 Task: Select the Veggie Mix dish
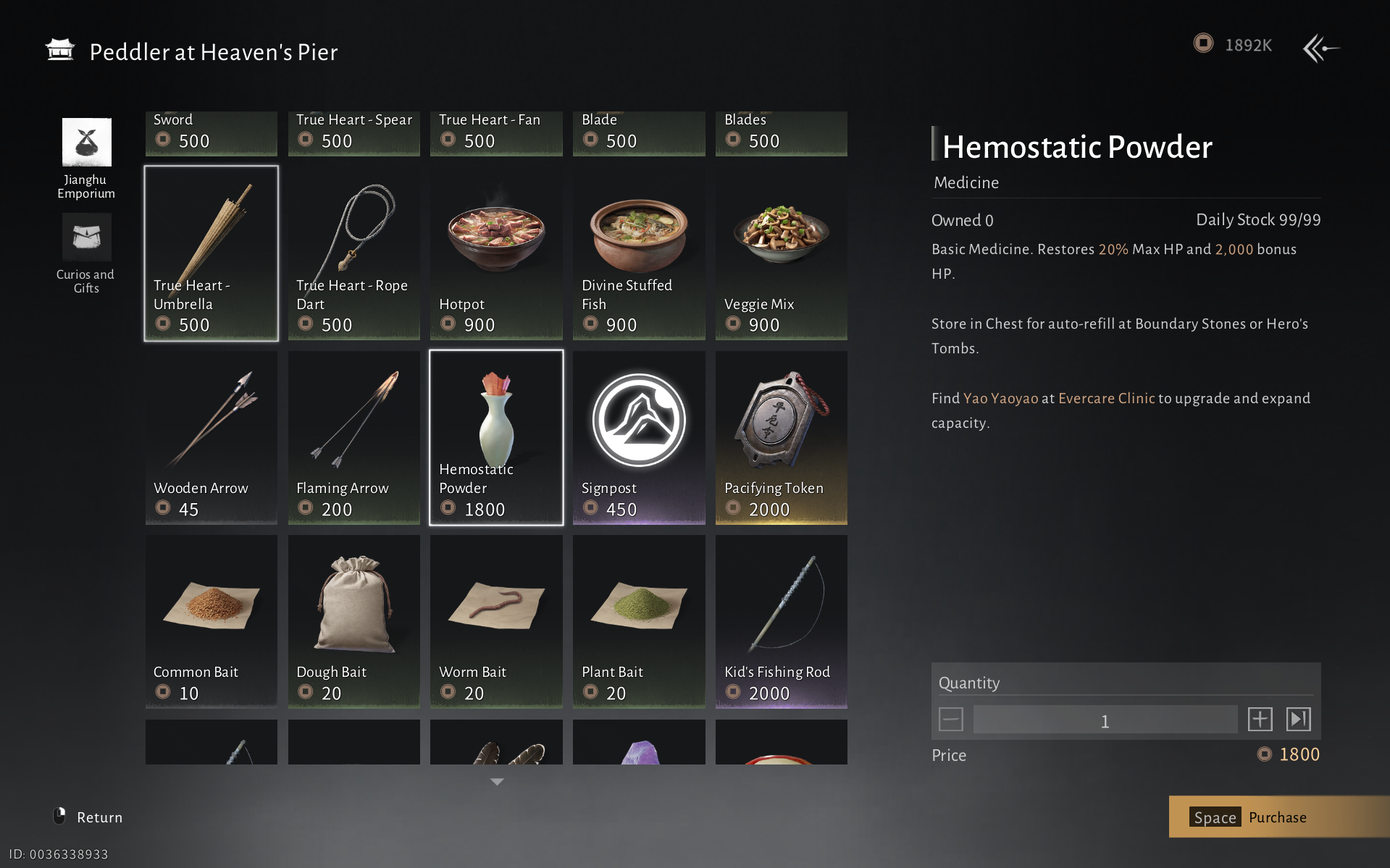coord(781,253)
